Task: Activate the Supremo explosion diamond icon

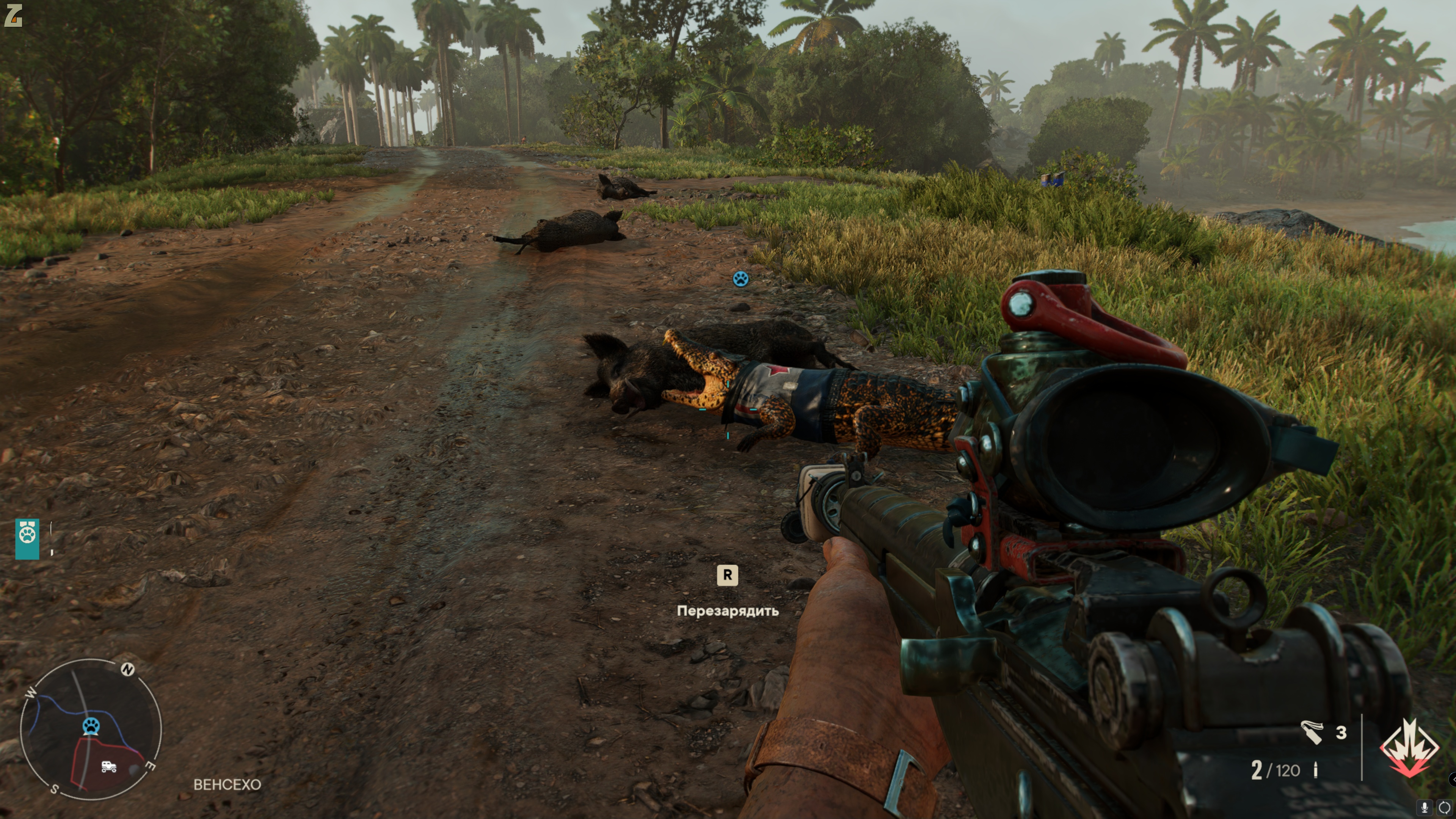Action: point(1409,747)
